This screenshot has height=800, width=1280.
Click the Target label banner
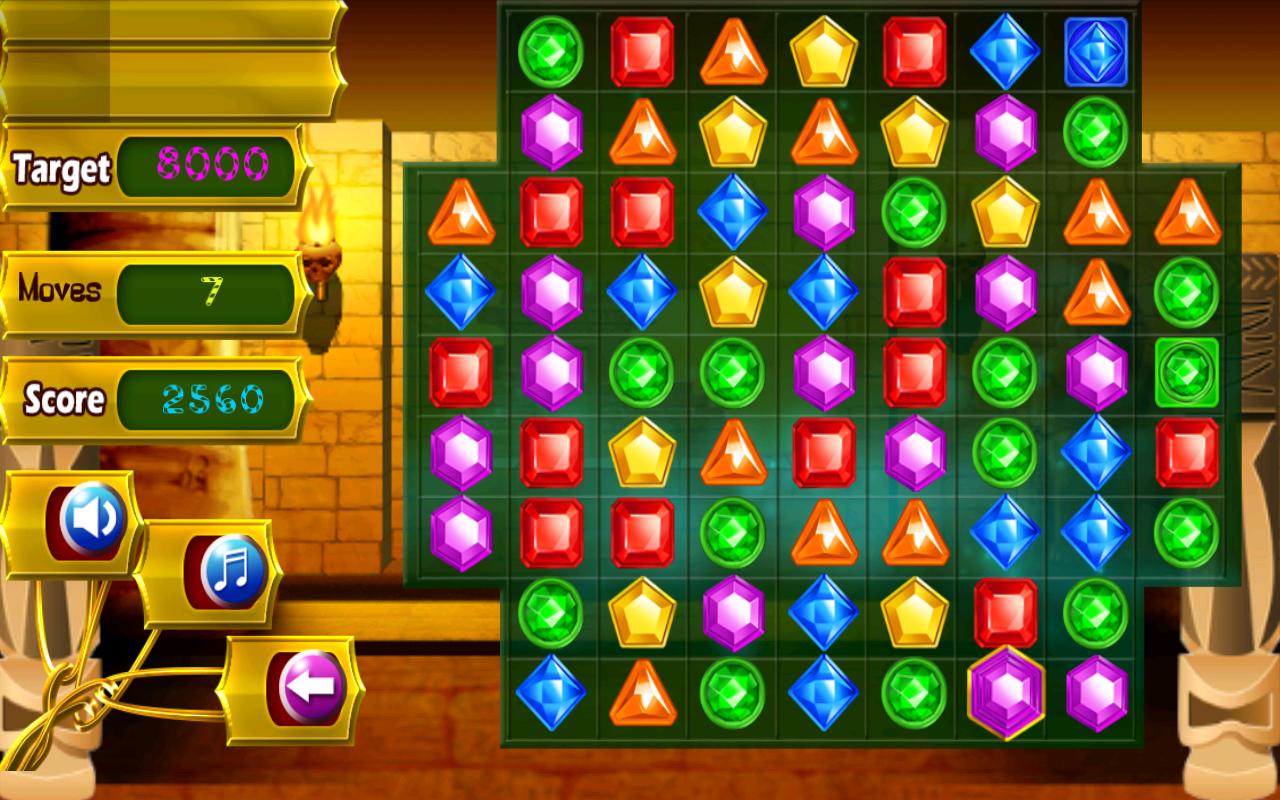[60, 168]
